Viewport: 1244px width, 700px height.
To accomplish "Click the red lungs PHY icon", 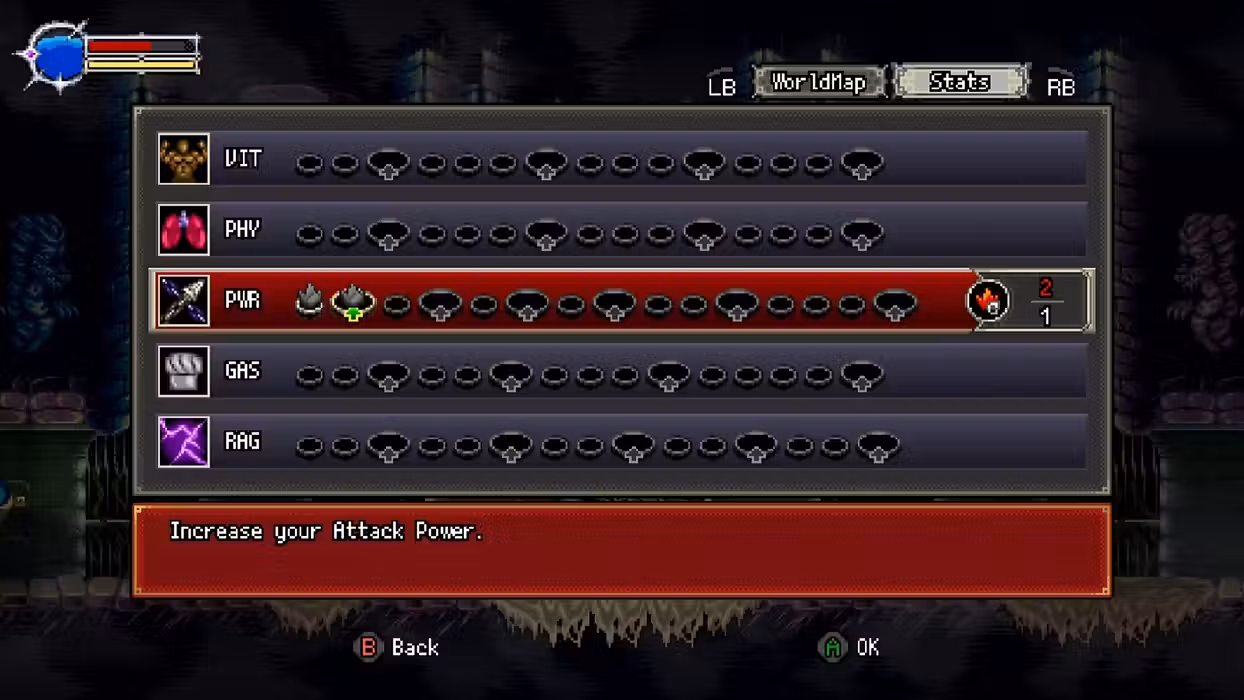I will click(184, 230).
